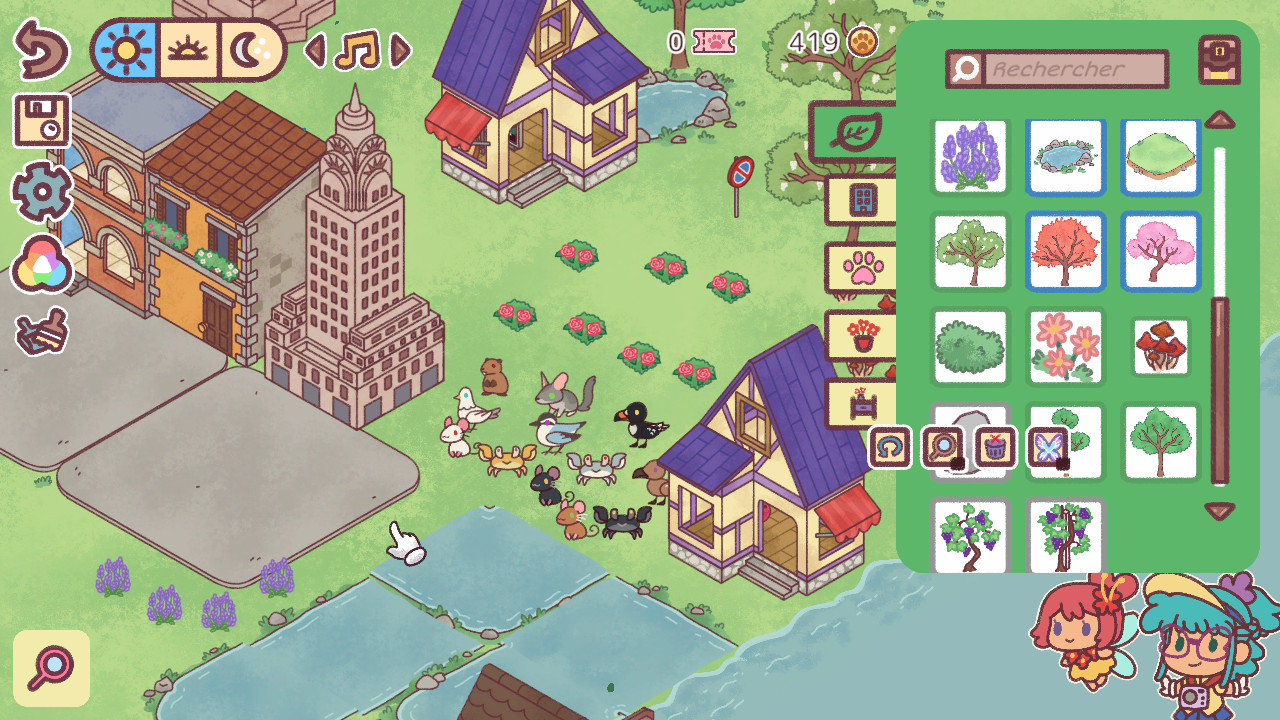Skip to next music track
Viewport: 1280px width, 720px height.
[401, 50]
